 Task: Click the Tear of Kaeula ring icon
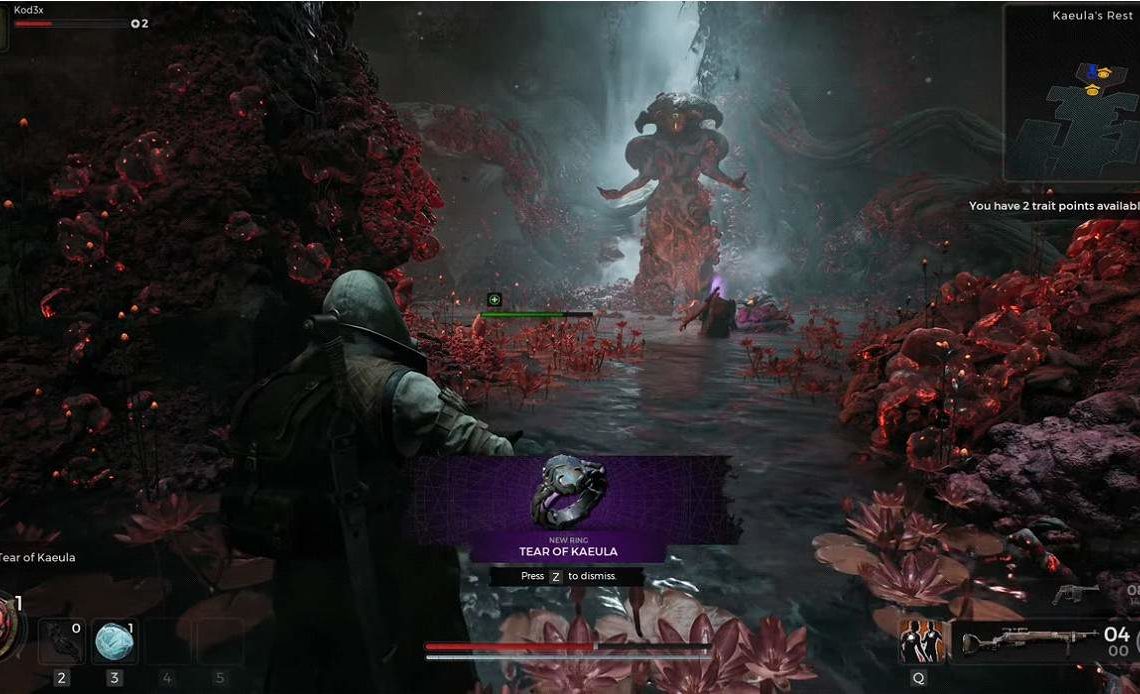pos(569,491)
